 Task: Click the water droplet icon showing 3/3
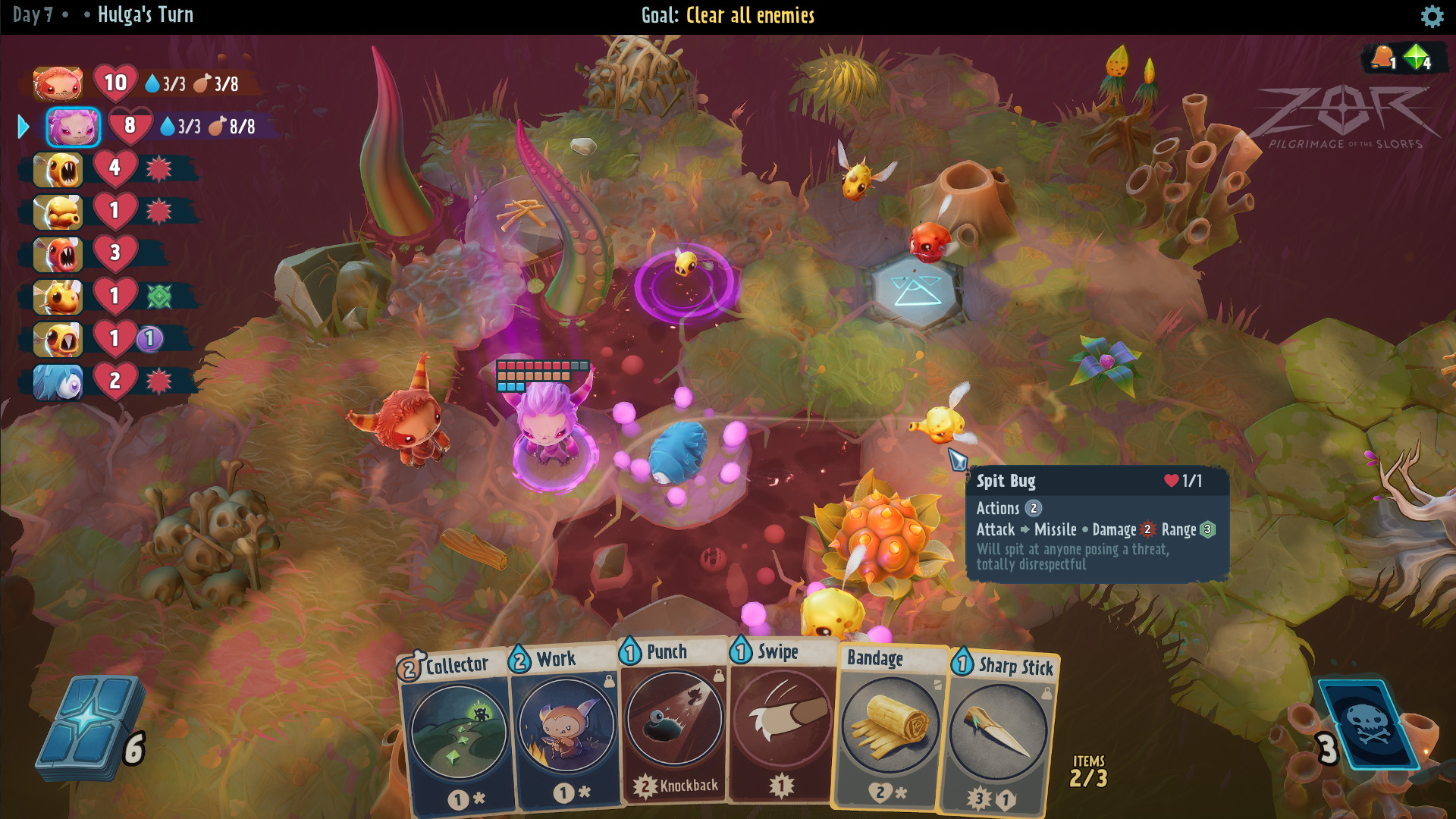[x=168, y=127]
